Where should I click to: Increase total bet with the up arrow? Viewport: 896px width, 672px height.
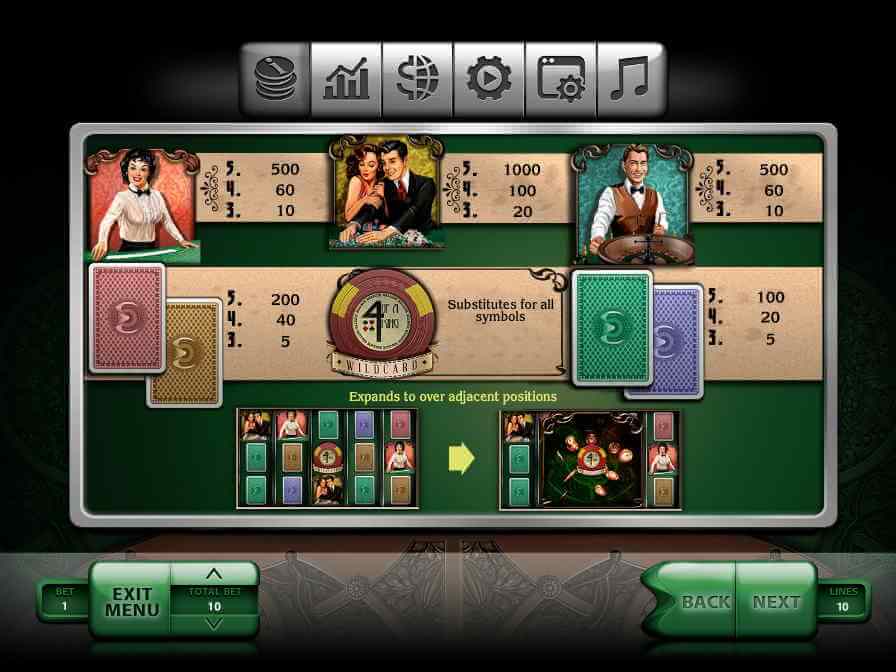[213, 574]
